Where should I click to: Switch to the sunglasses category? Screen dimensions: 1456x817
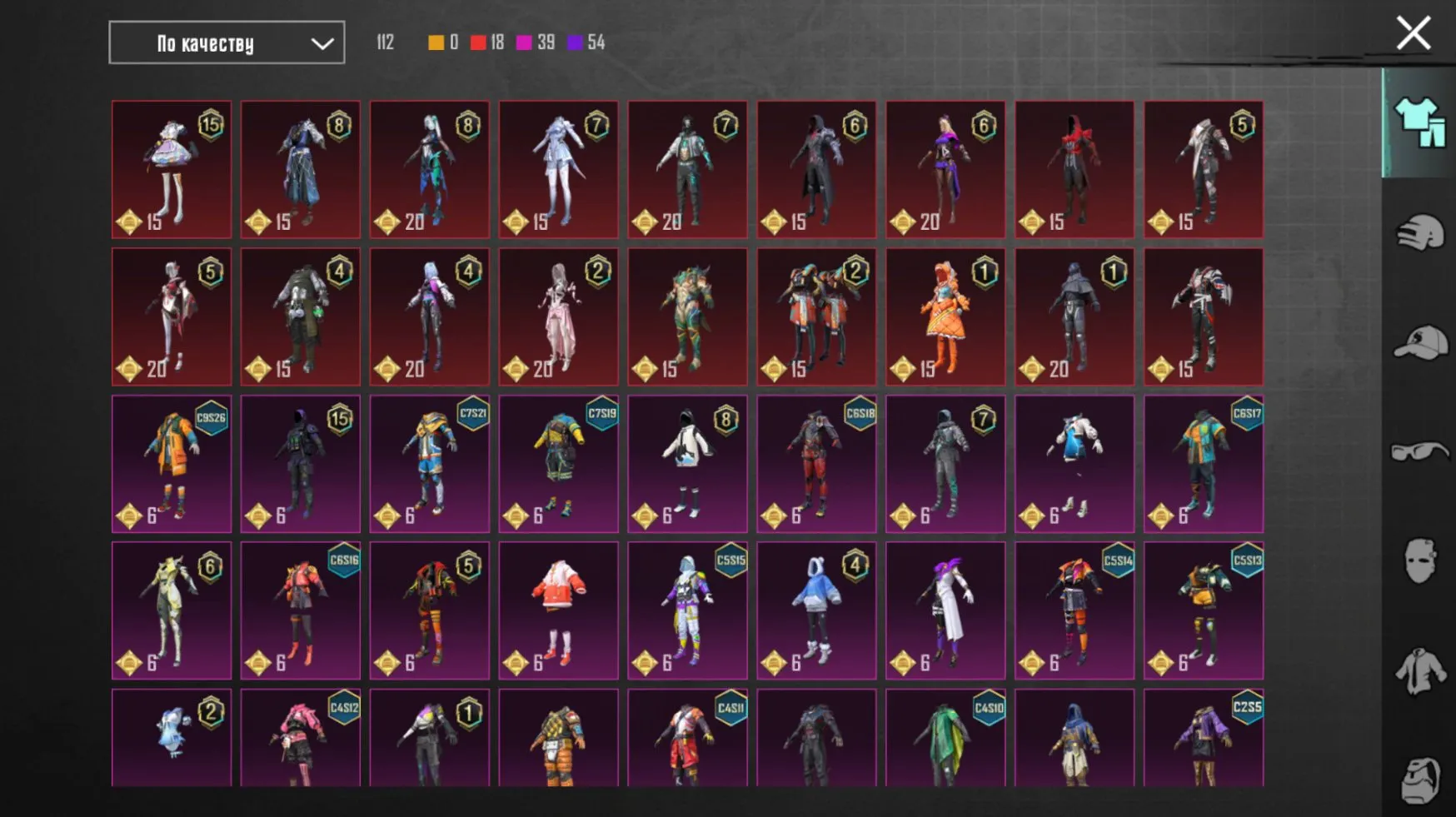pyautogui.click(x=1418, y=450)
